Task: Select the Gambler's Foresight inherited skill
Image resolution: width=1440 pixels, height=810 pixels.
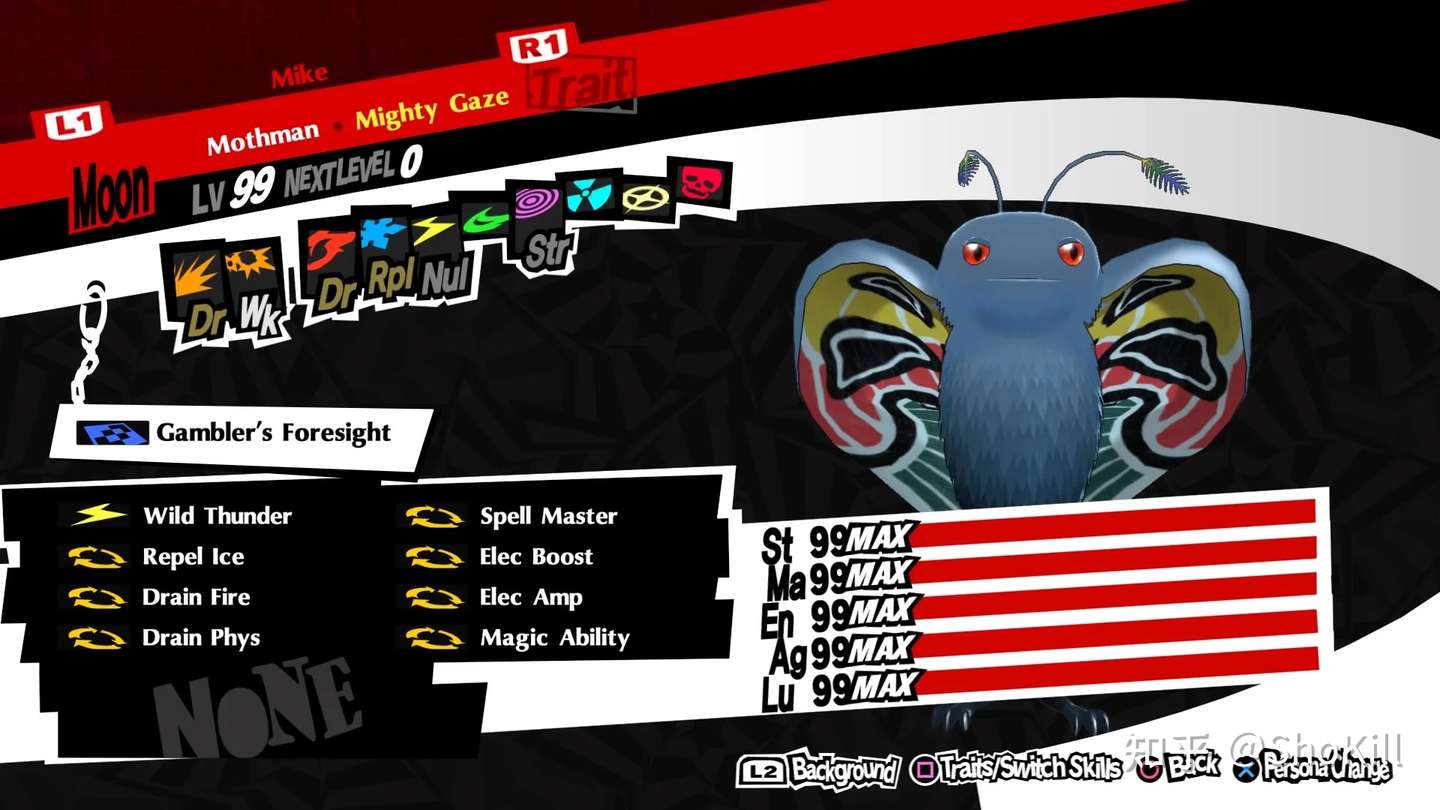Action: (272, 433)
